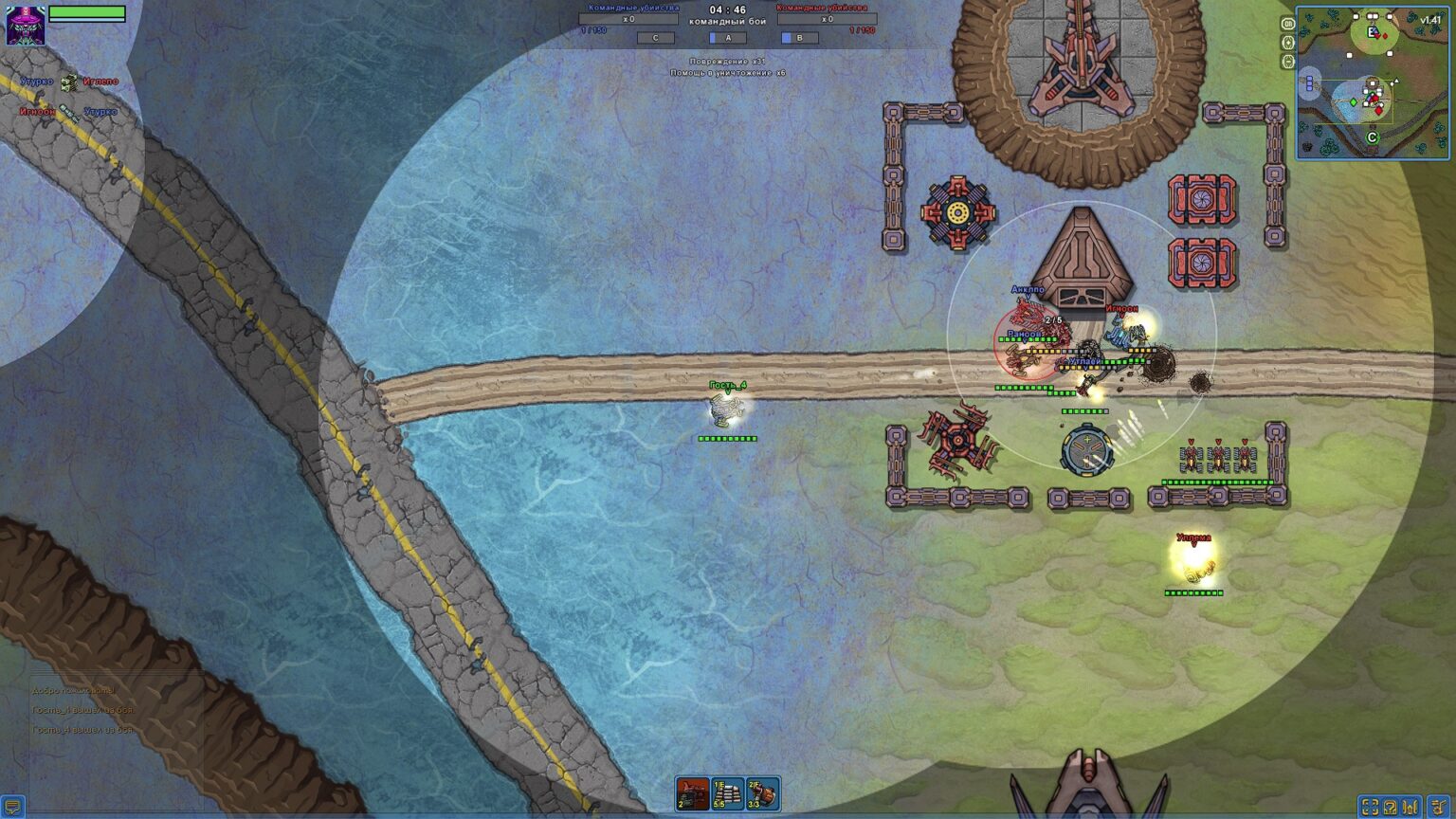Select capture point A indicator
Screen dimensions: 1456x819
(727, 38)
